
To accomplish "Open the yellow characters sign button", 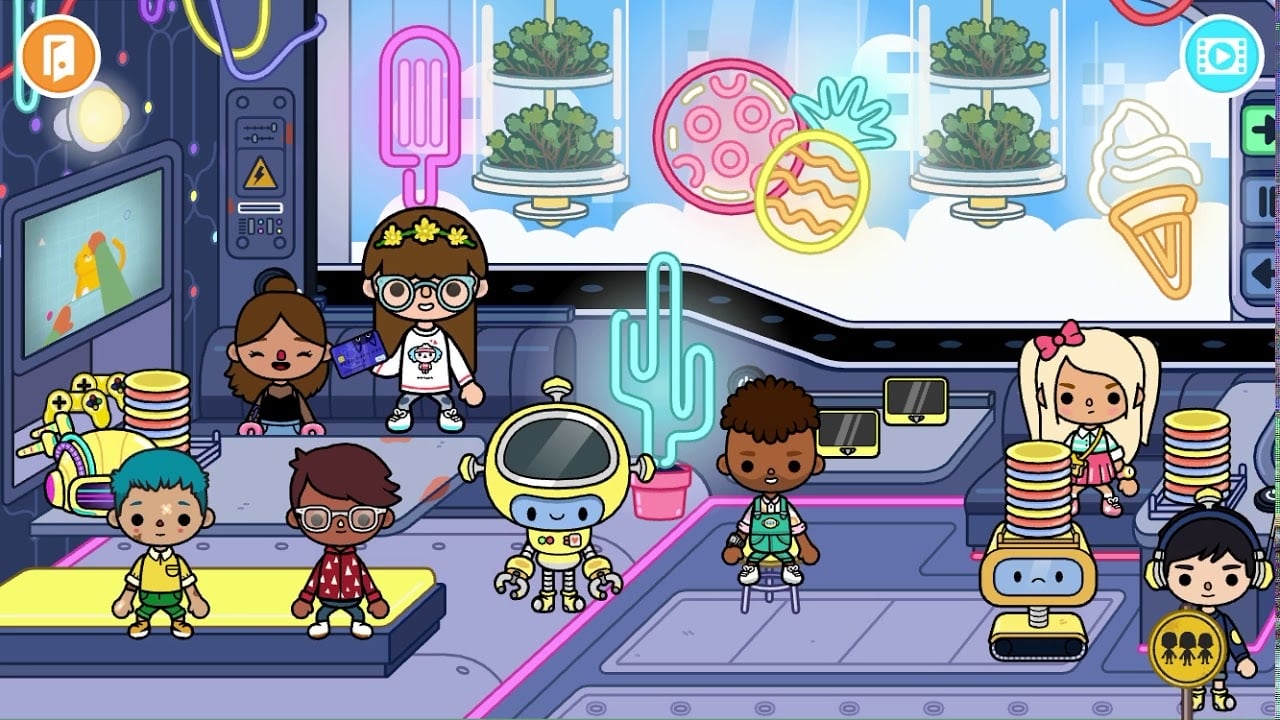I will pyautogui.click(x=1187, y=647).
